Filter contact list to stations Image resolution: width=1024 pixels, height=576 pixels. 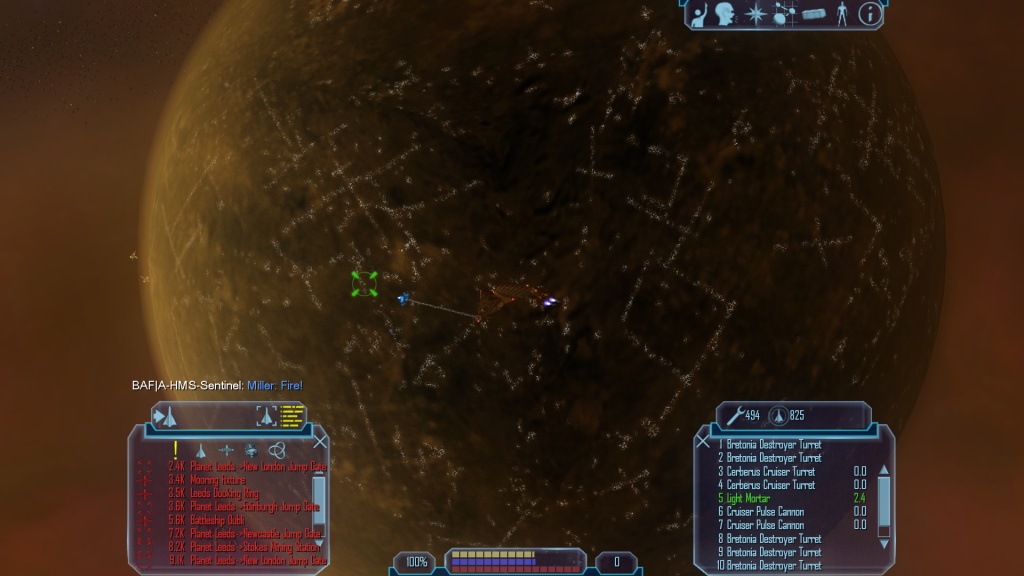(x=226, y=450)
